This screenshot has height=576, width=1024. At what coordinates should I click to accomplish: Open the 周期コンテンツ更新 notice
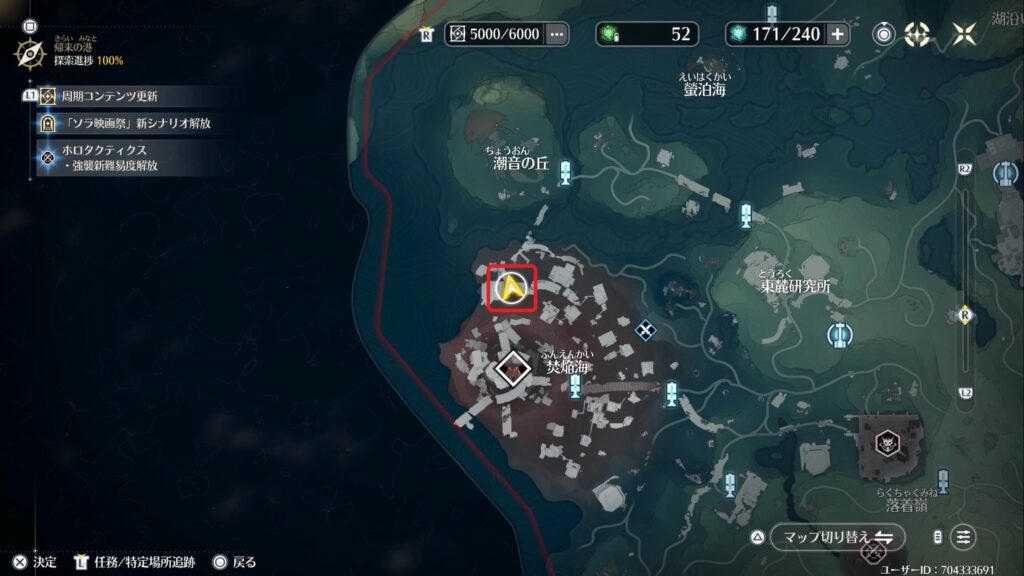108,97
